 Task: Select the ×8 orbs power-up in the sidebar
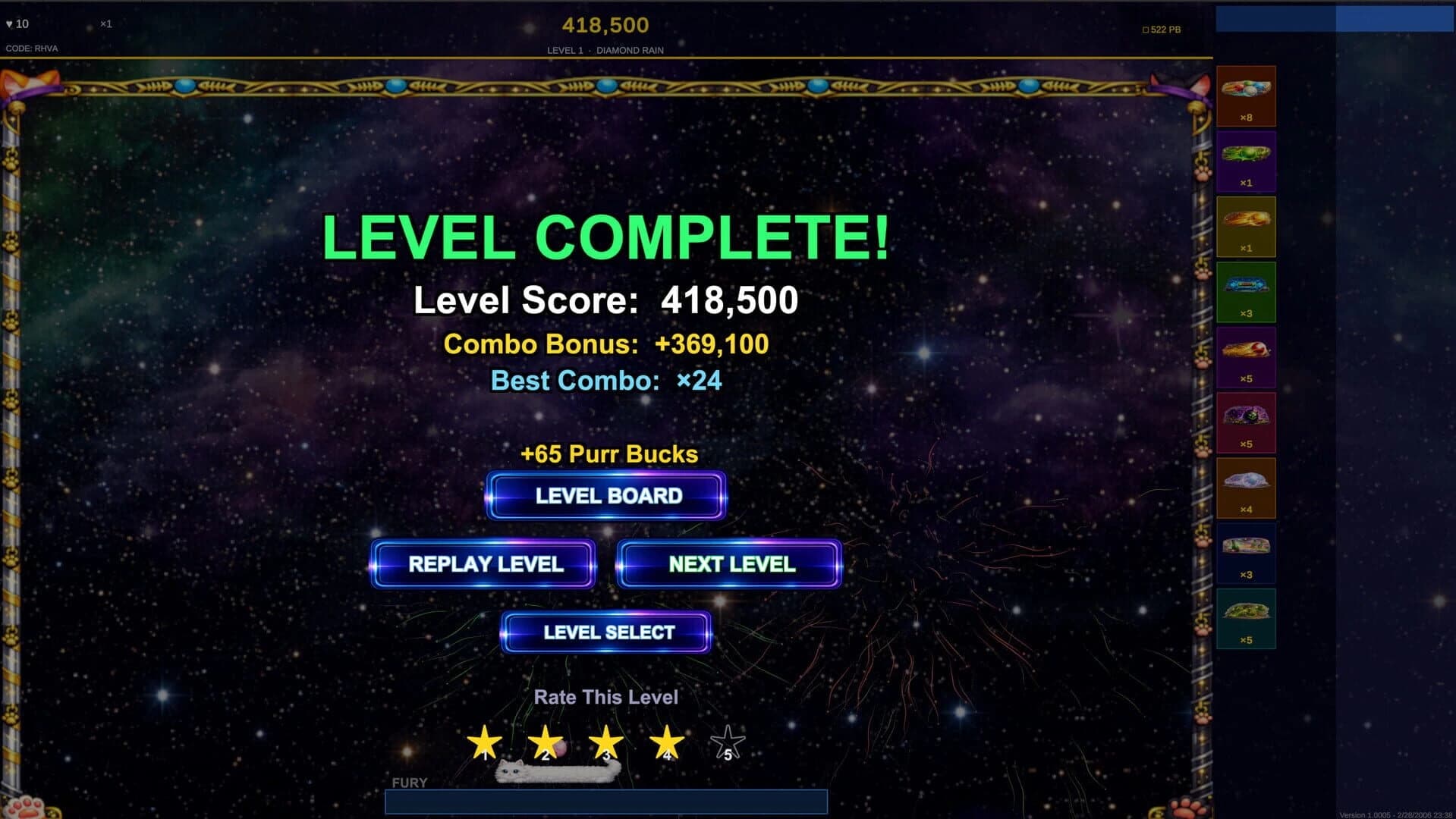pyautogui.click(x=1245, y=95)
